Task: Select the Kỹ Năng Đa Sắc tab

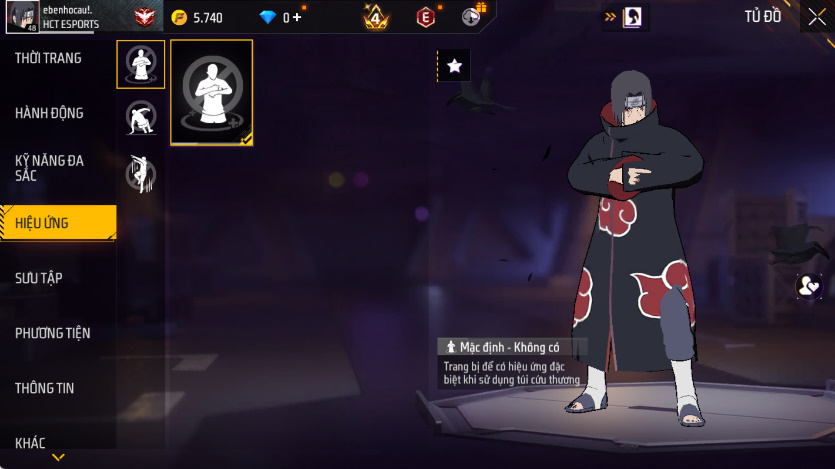Action: click(48, 168)
